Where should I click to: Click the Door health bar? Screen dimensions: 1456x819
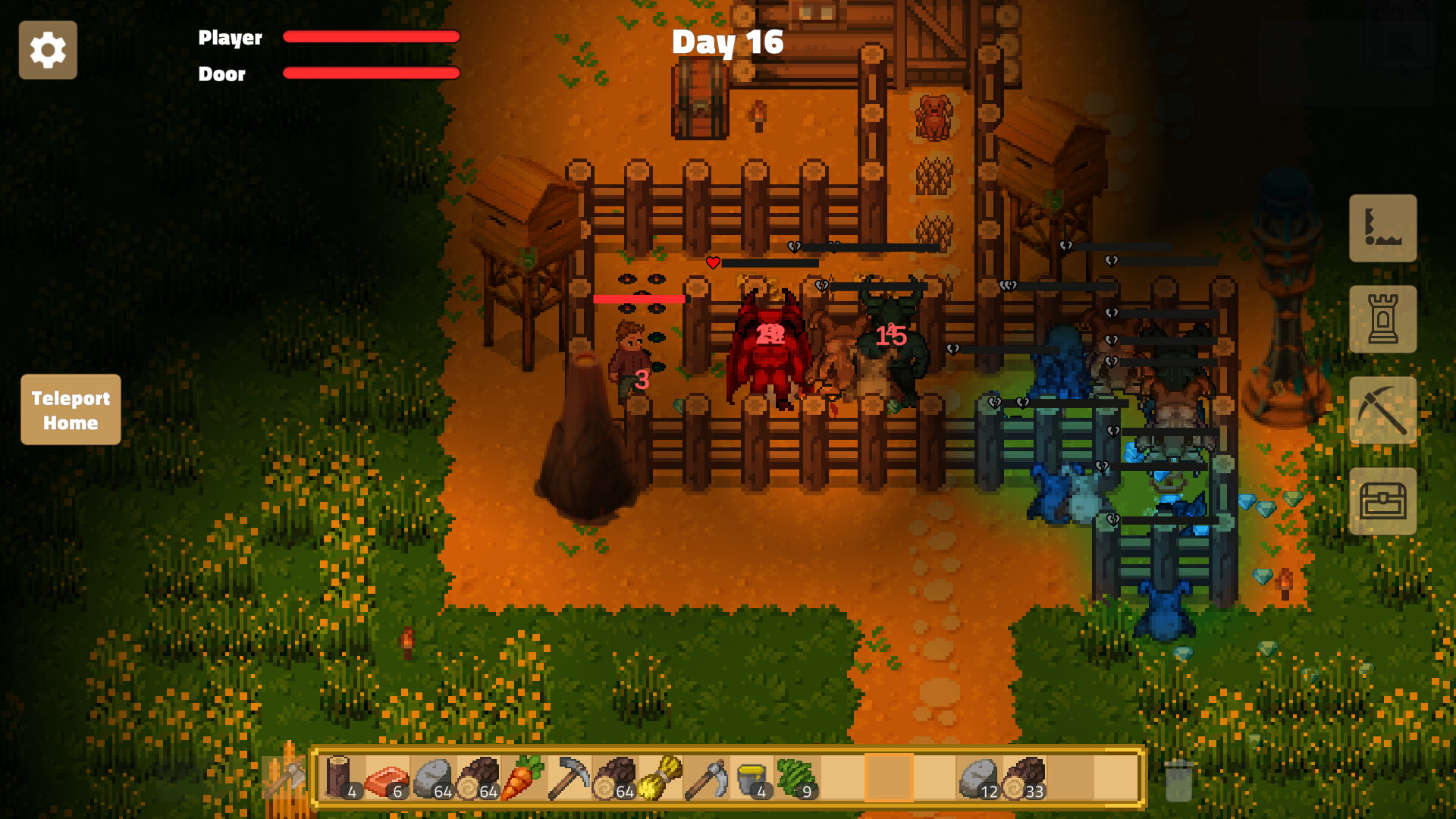(370, 73)
